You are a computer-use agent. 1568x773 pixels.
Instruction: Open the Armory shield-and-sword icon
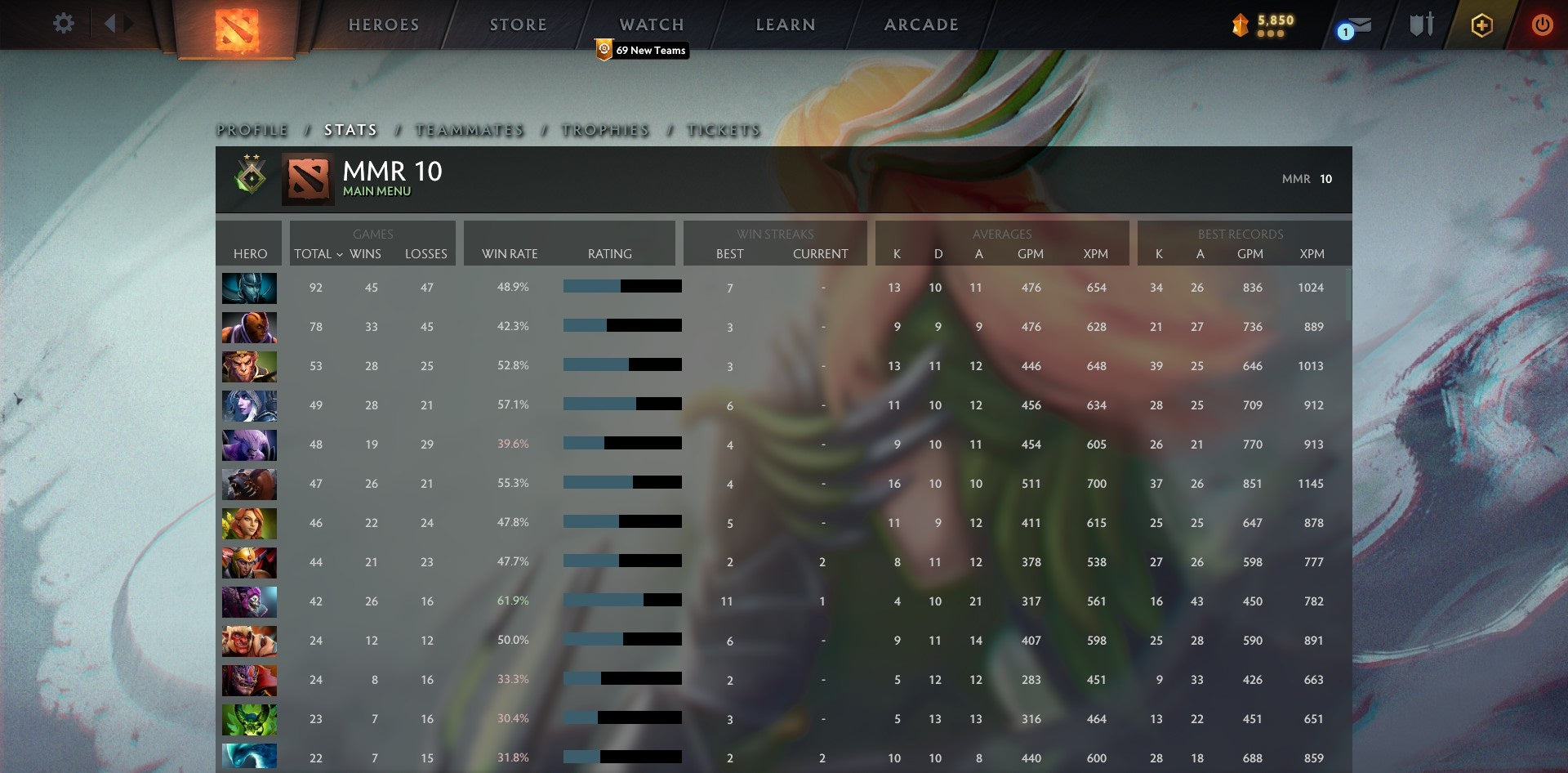pyautogui.click(x=1419, y=24)
